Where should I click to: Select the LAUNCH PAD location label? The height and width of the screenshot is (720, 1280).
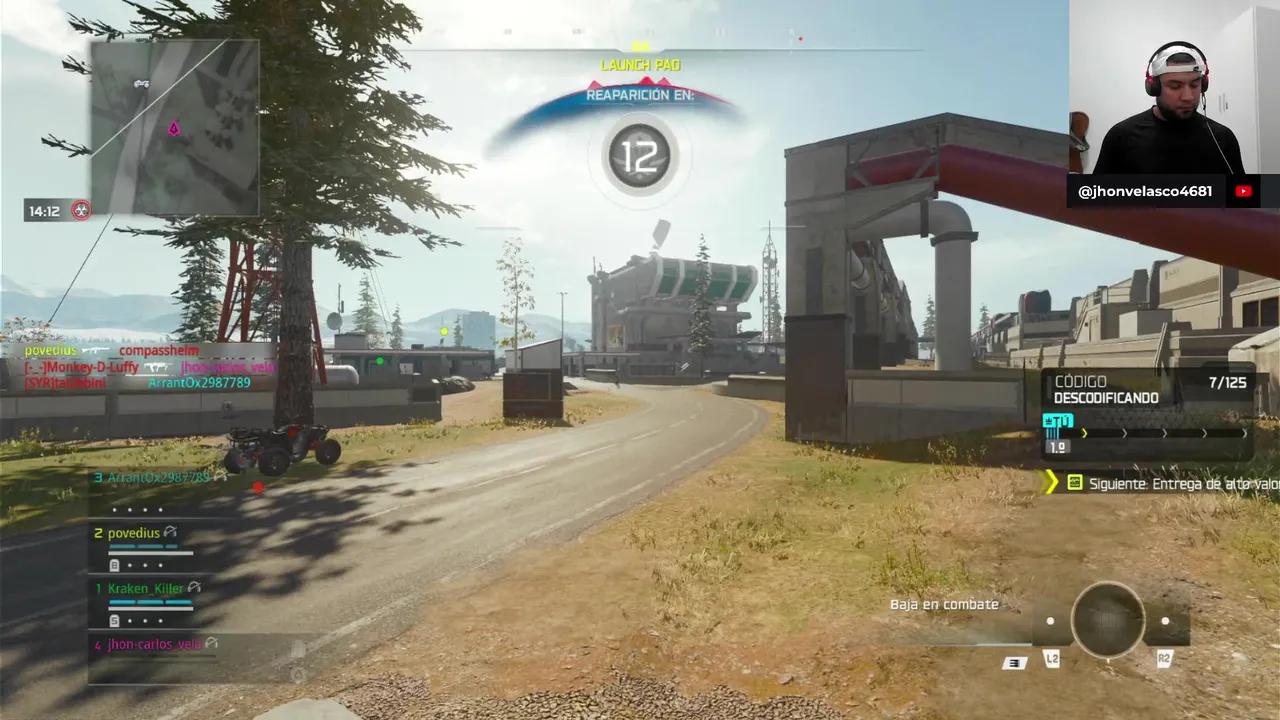[640, 64]
